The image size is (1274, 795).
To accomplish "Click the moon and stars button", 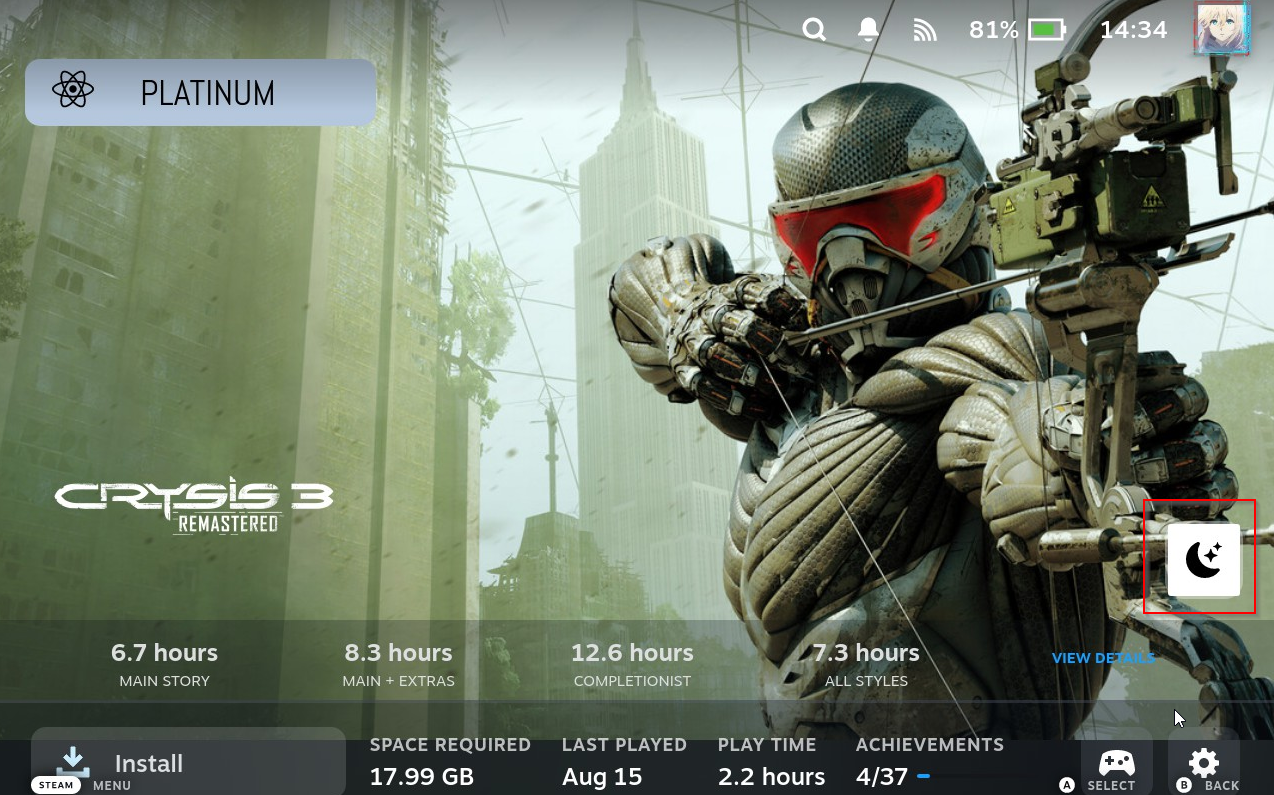I will point(1203,559).
